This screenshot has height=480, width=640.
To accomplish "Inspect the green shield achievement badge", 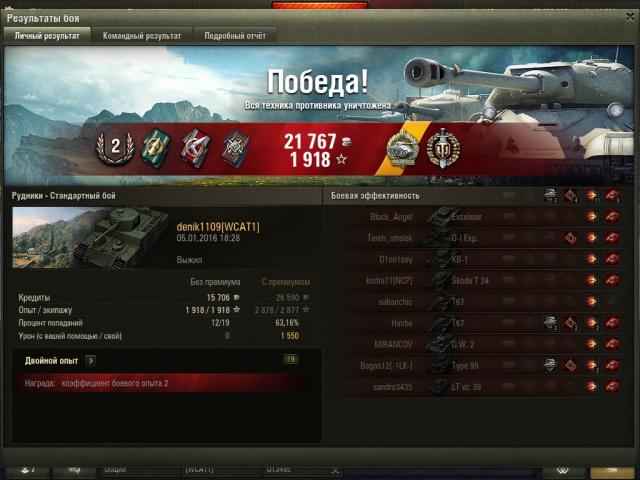I will (155, 147).
